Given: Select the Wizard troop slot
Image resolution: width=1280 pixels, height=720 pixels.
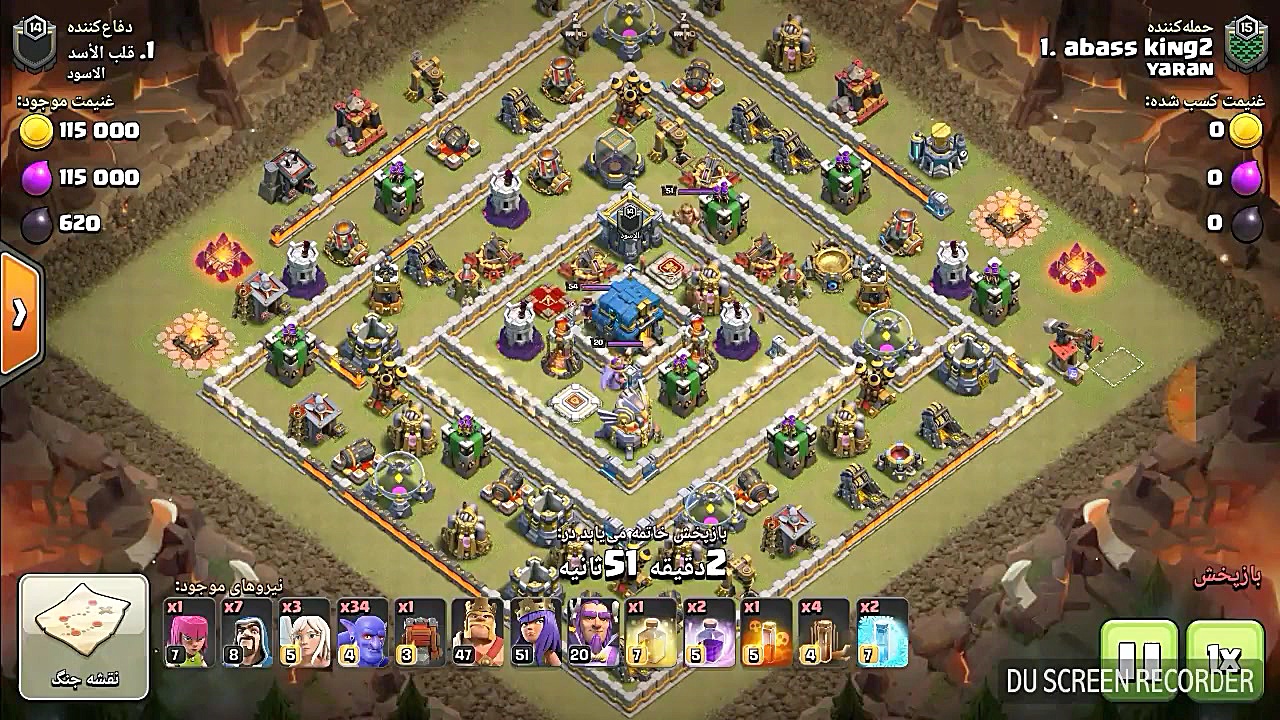Looking at the screenshot, I should click(247, 633).
